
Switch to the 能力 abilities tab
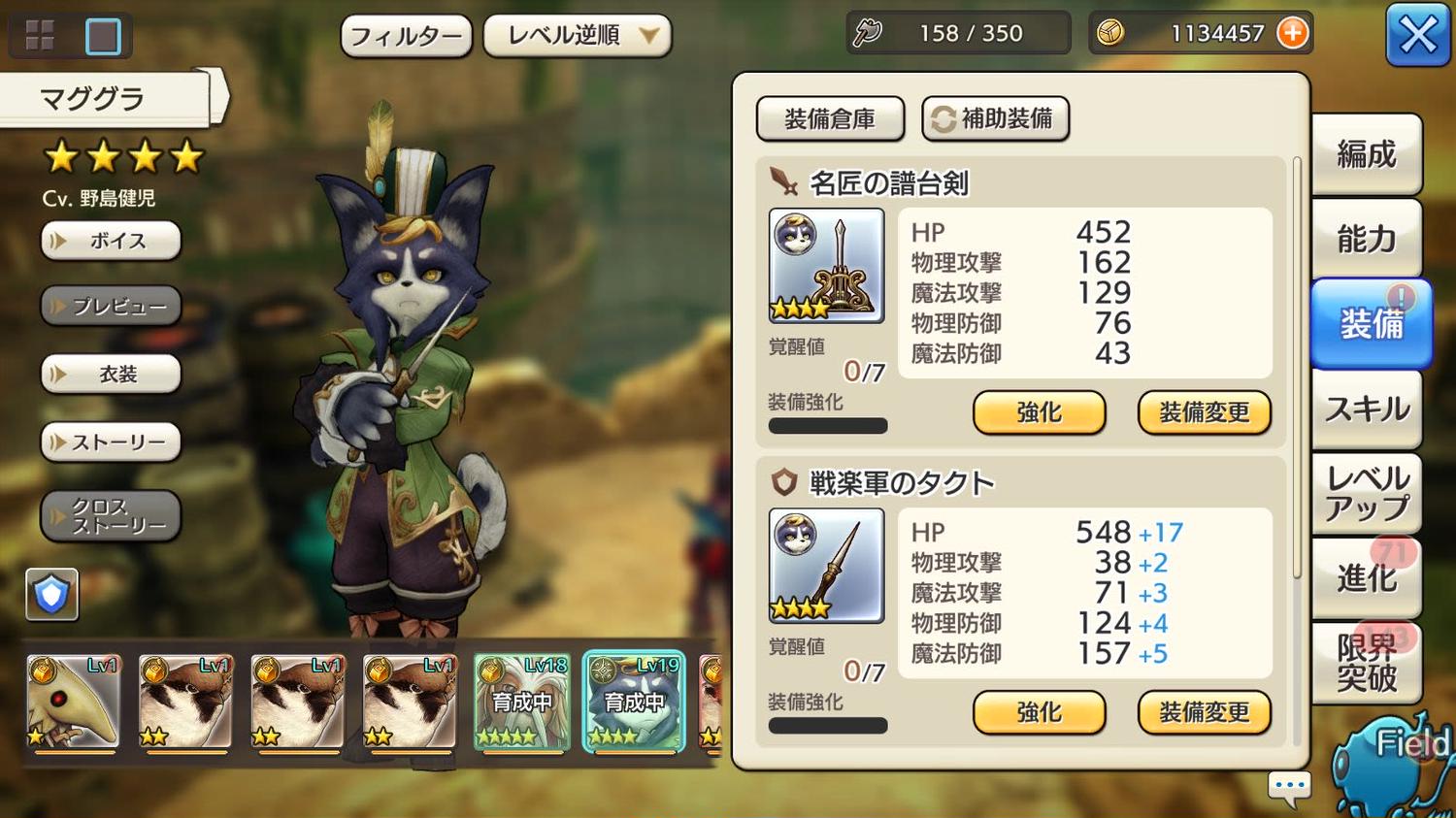(x=1366, y=239)
